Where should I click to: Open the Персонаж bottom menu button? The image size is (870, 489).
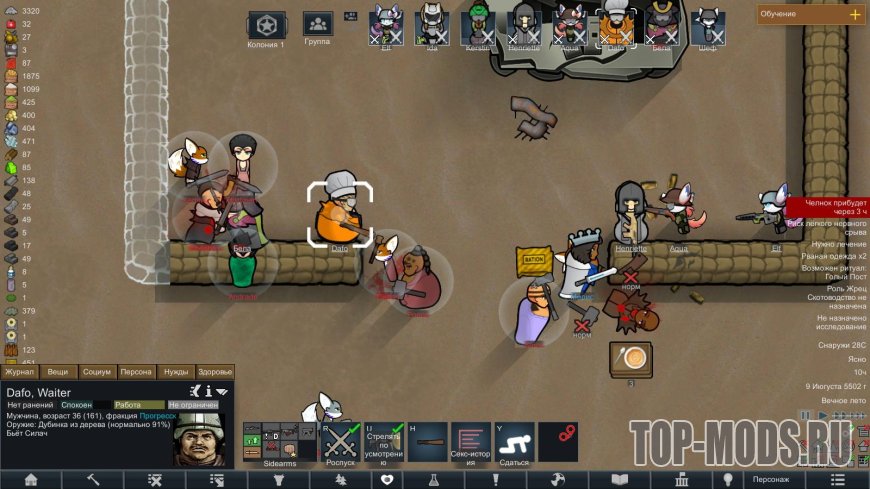pos(772,479)
